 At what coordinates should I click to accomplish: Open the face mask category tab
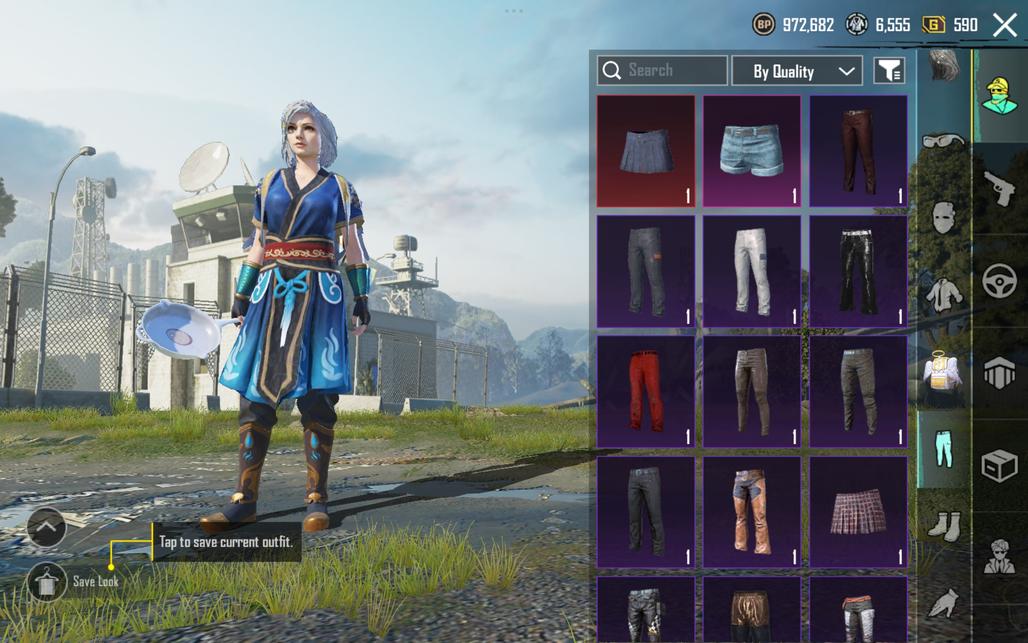coord(943,216)
